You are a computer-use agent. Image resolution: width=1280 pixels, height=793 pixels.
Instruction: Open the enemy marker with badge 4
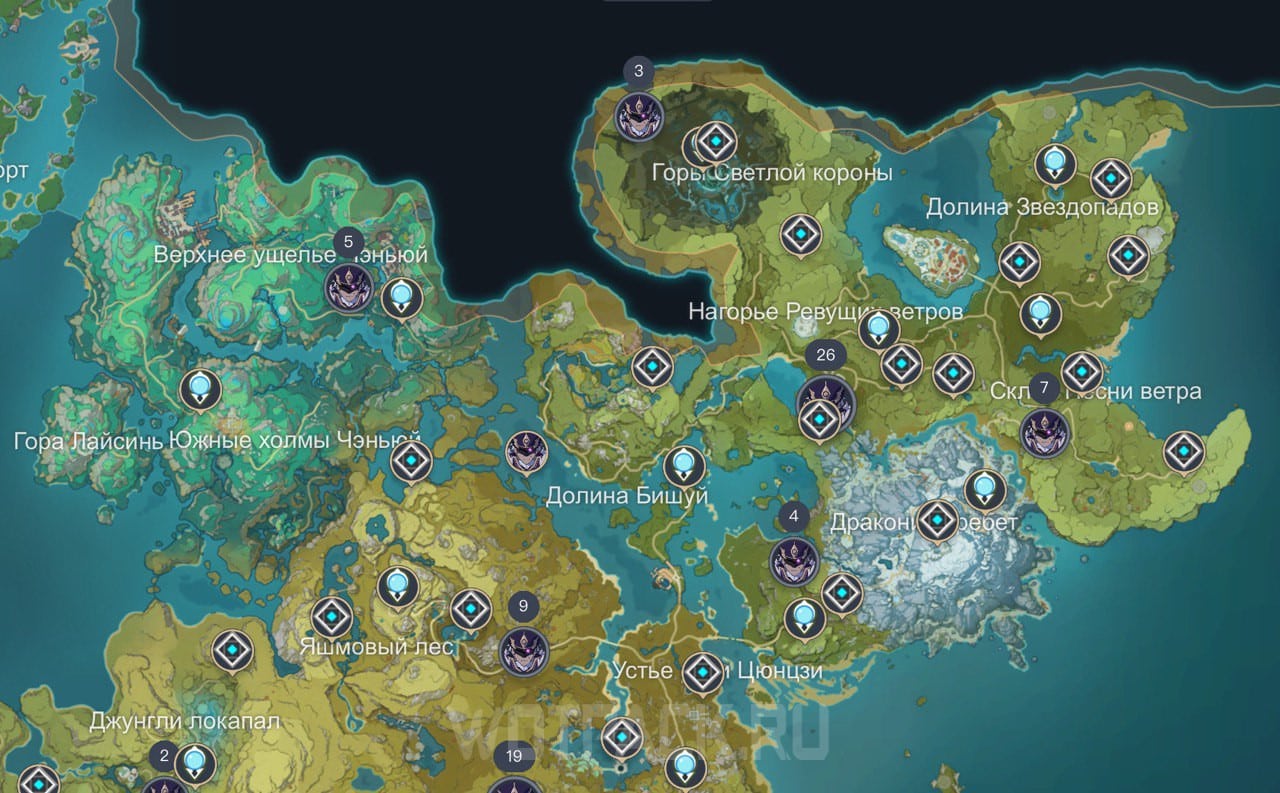795,561
